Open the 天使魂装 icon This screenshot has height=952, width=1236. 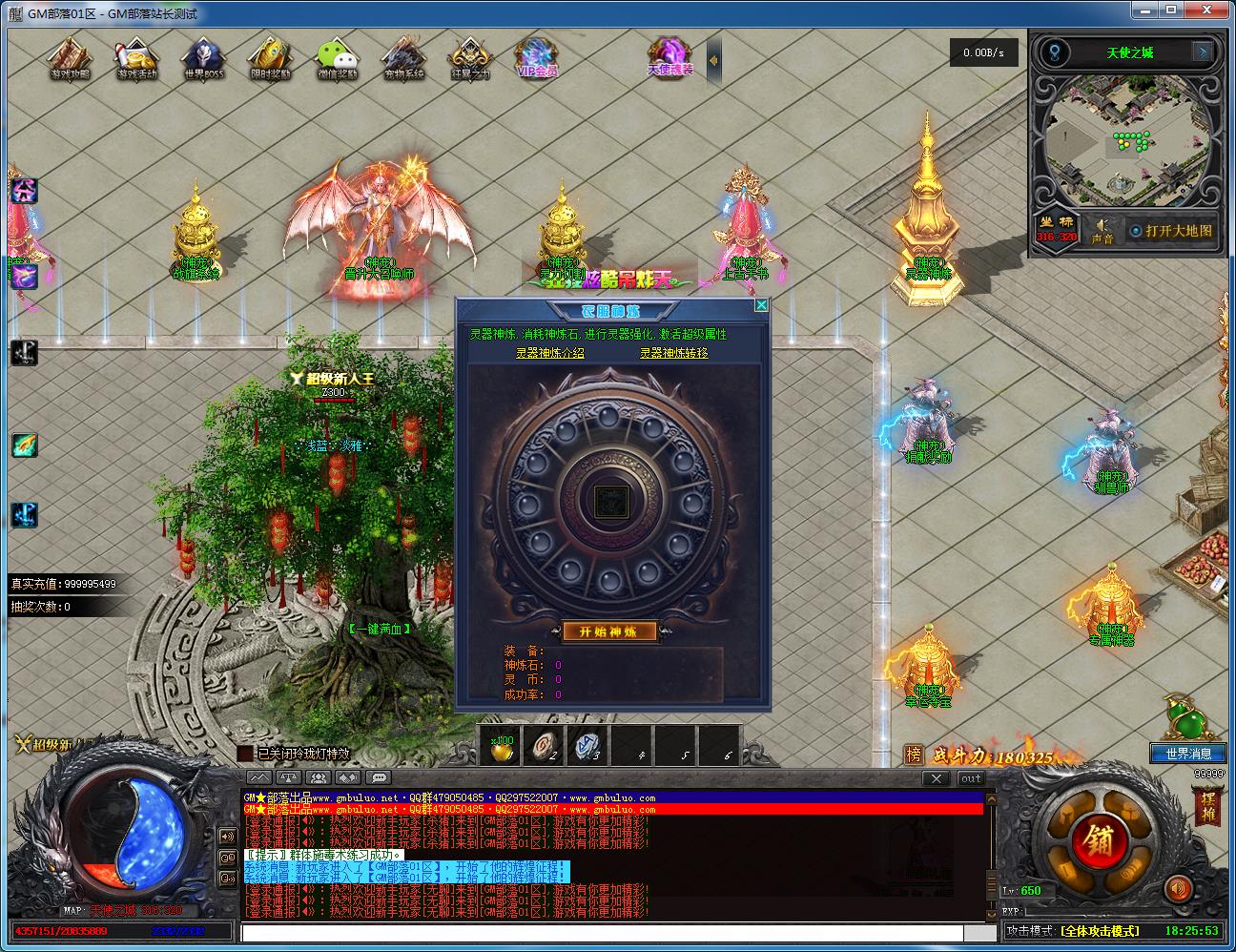coord(670,57)
